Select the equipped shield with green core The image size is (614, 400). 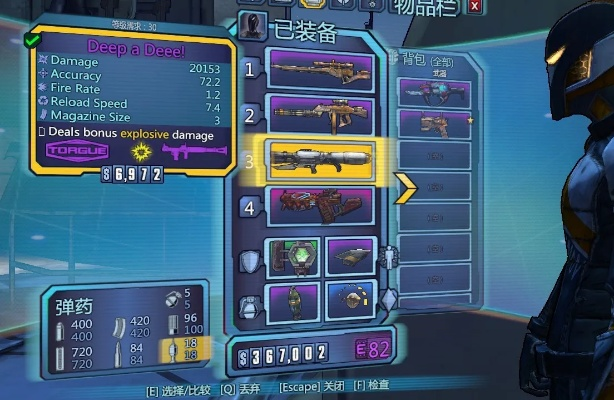294,256
